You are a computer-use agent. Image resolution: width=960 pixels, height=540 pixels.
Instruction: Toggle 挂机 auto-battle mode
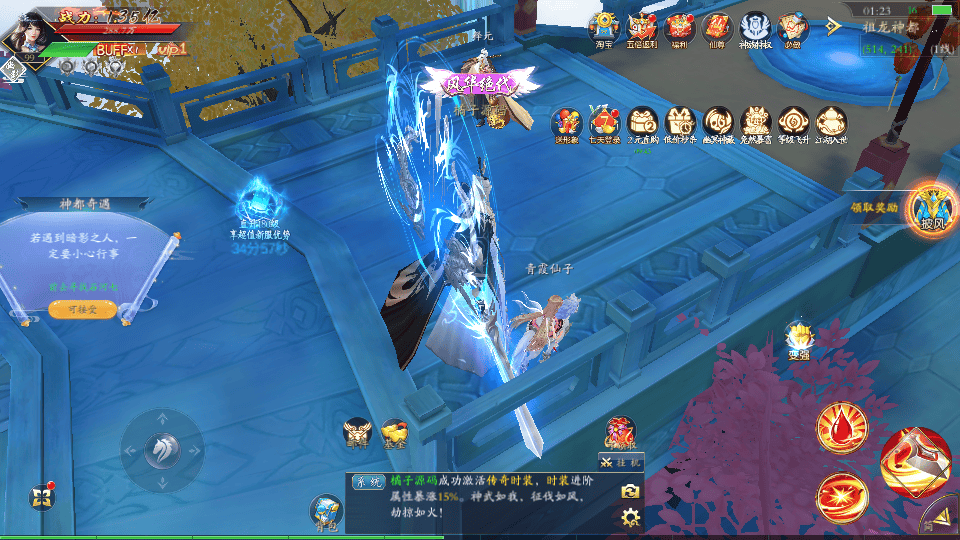620,461
